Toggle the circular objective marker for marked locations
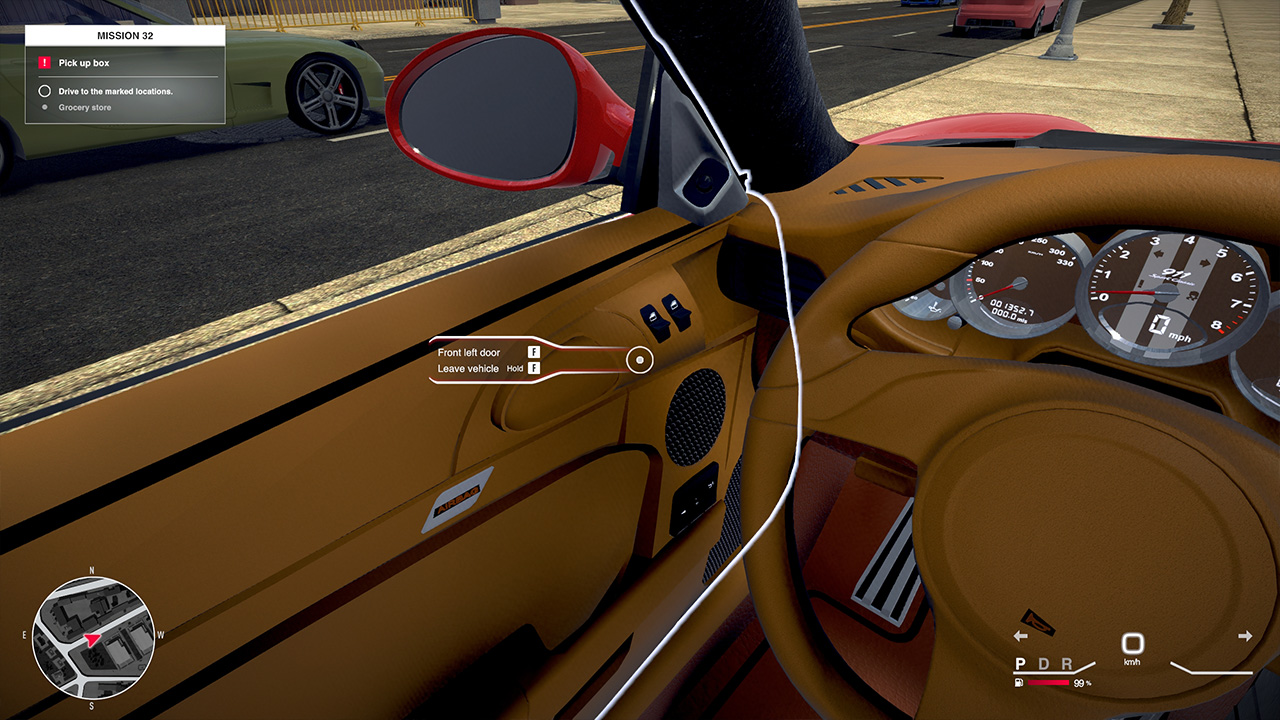 (x=43, y=89)
